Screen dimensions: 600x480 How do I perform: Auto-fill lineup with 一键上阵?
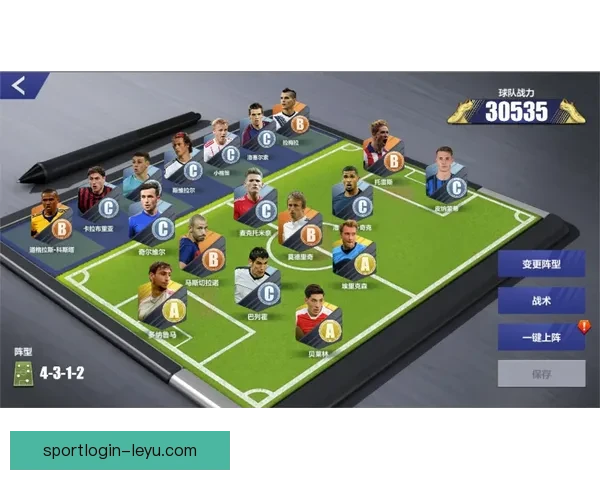541,337
